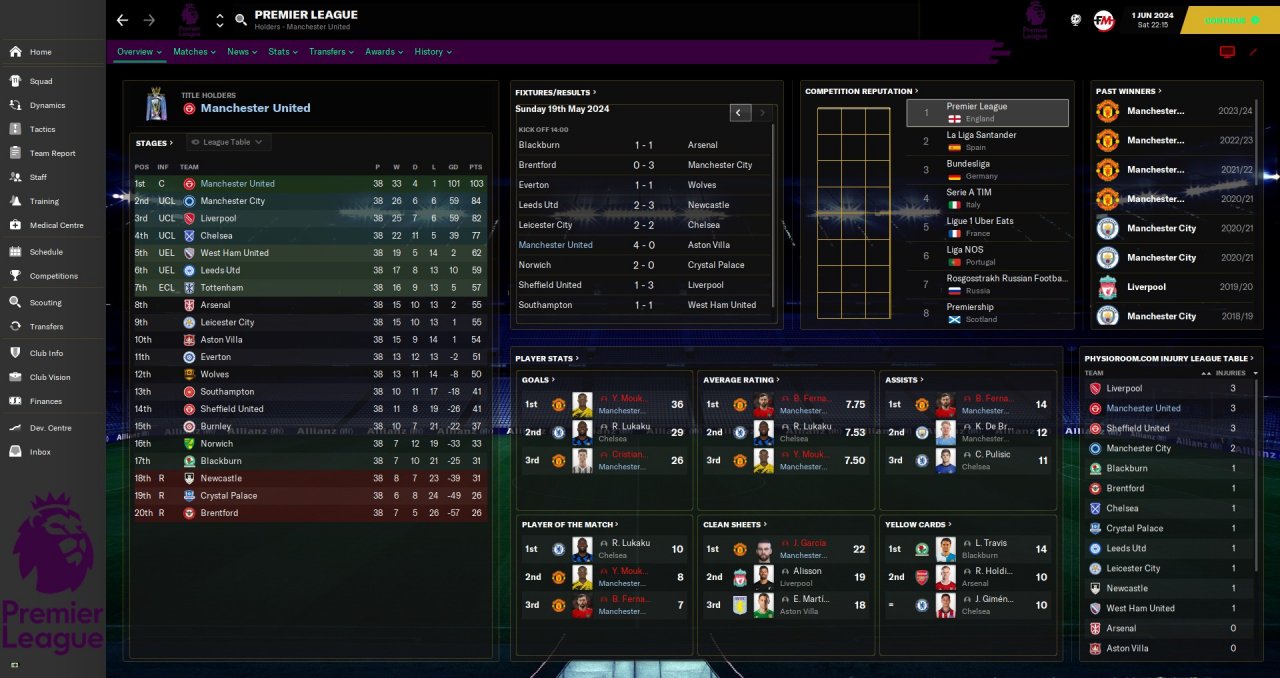Click the yellow Continue button
Screen dimensions: 1280x678
pos(1229,20)
